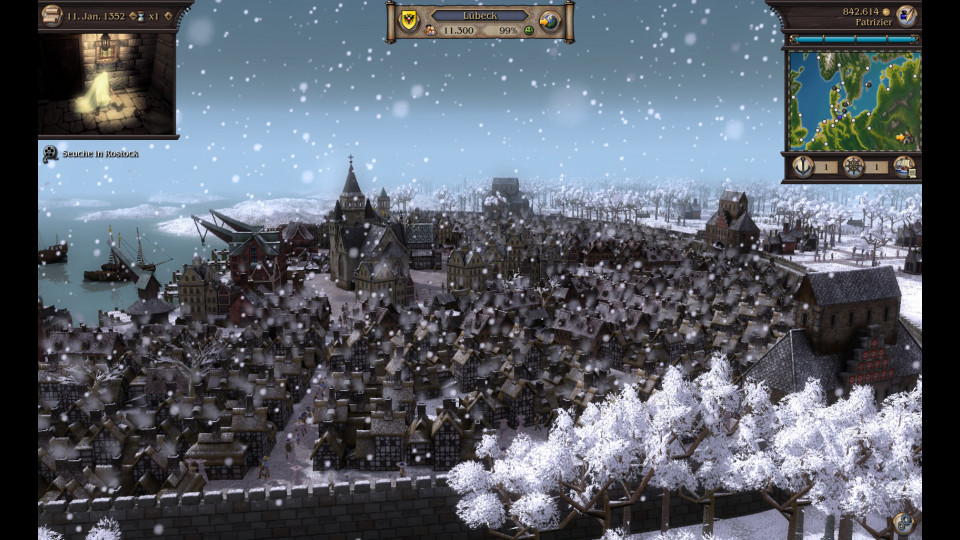Switch to the sea map via globe icon
This screenshot has height=540, width=960.
pyautogui.click(x=549, y=21)
